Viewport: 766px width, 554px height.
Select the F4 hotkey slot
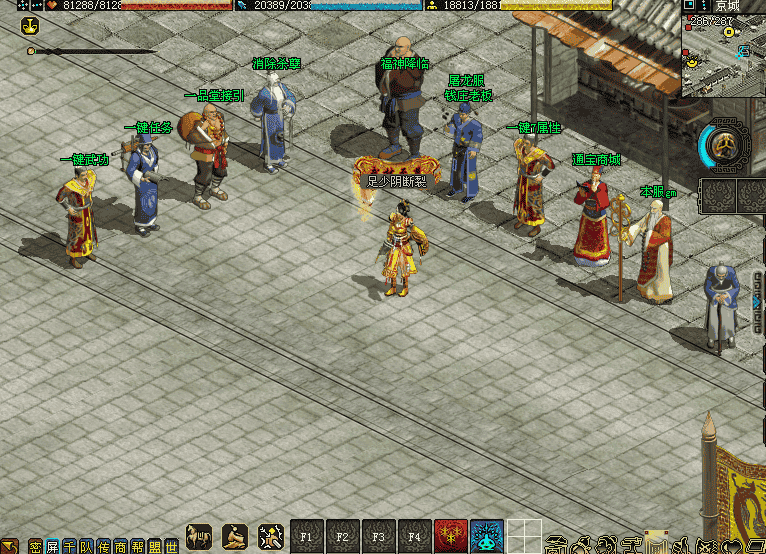[414, 537]
